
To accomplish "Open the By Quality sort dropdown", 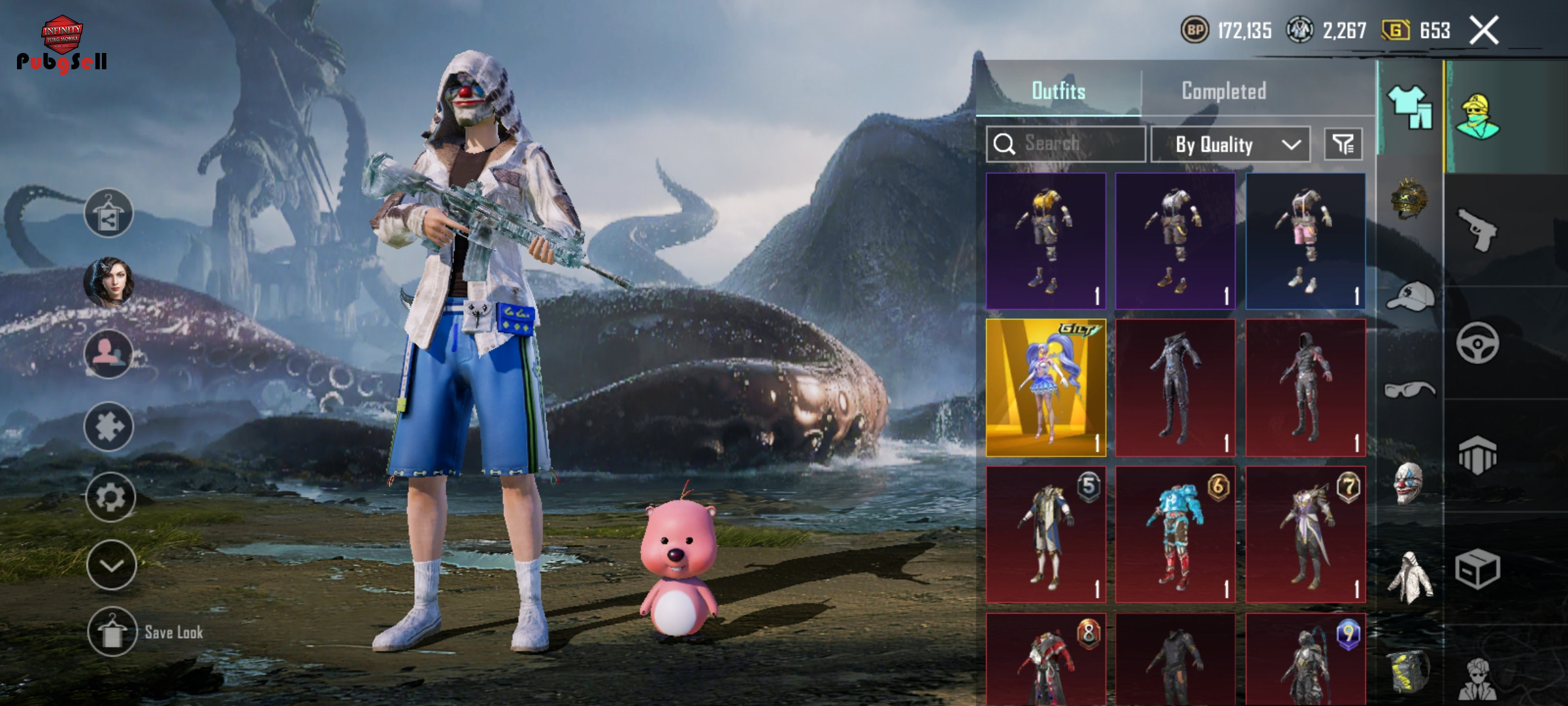I will (x=1230, y=144).
